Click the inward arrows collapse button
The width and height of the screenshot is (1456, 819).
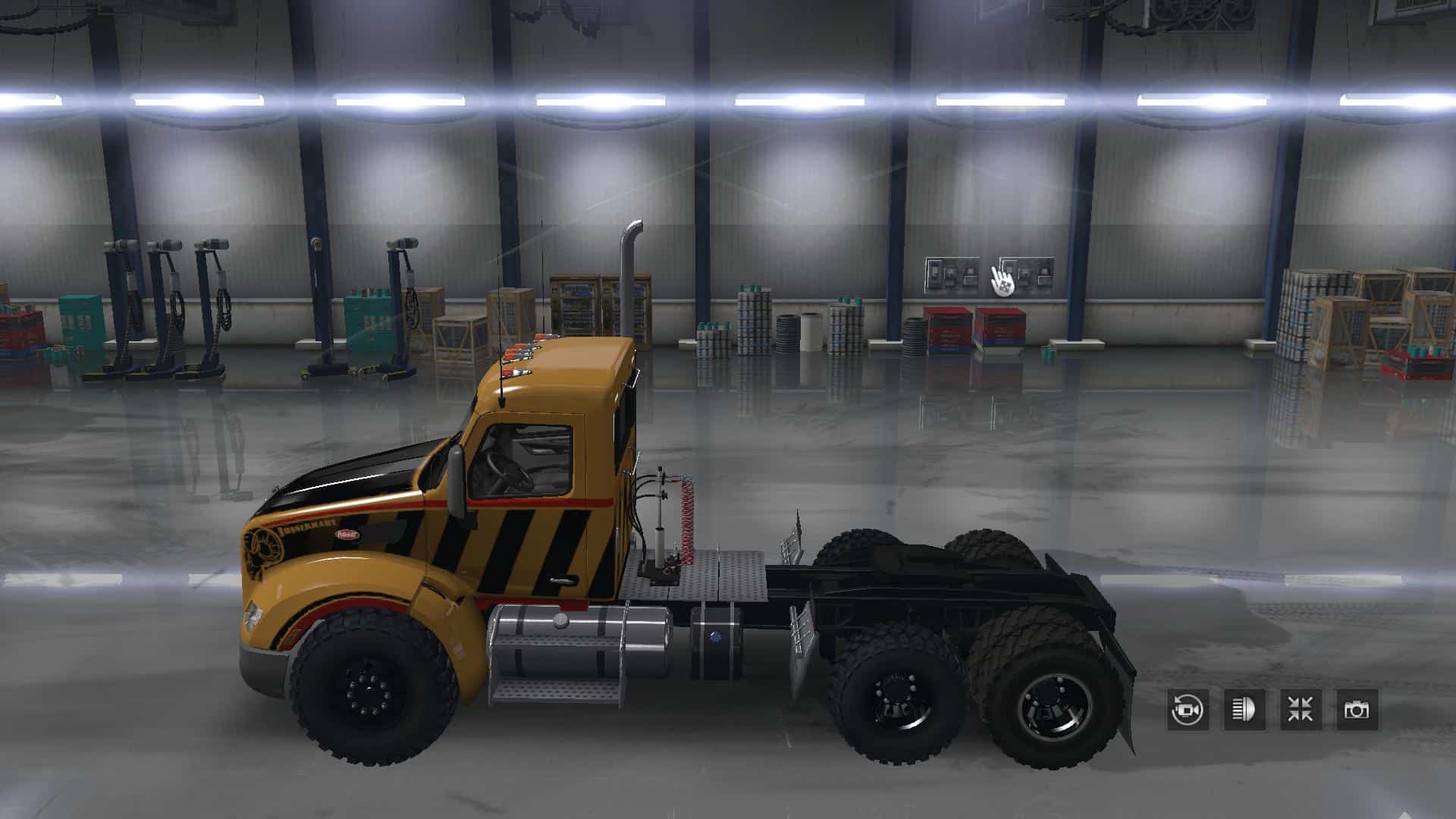click(x=1300, y=710)
